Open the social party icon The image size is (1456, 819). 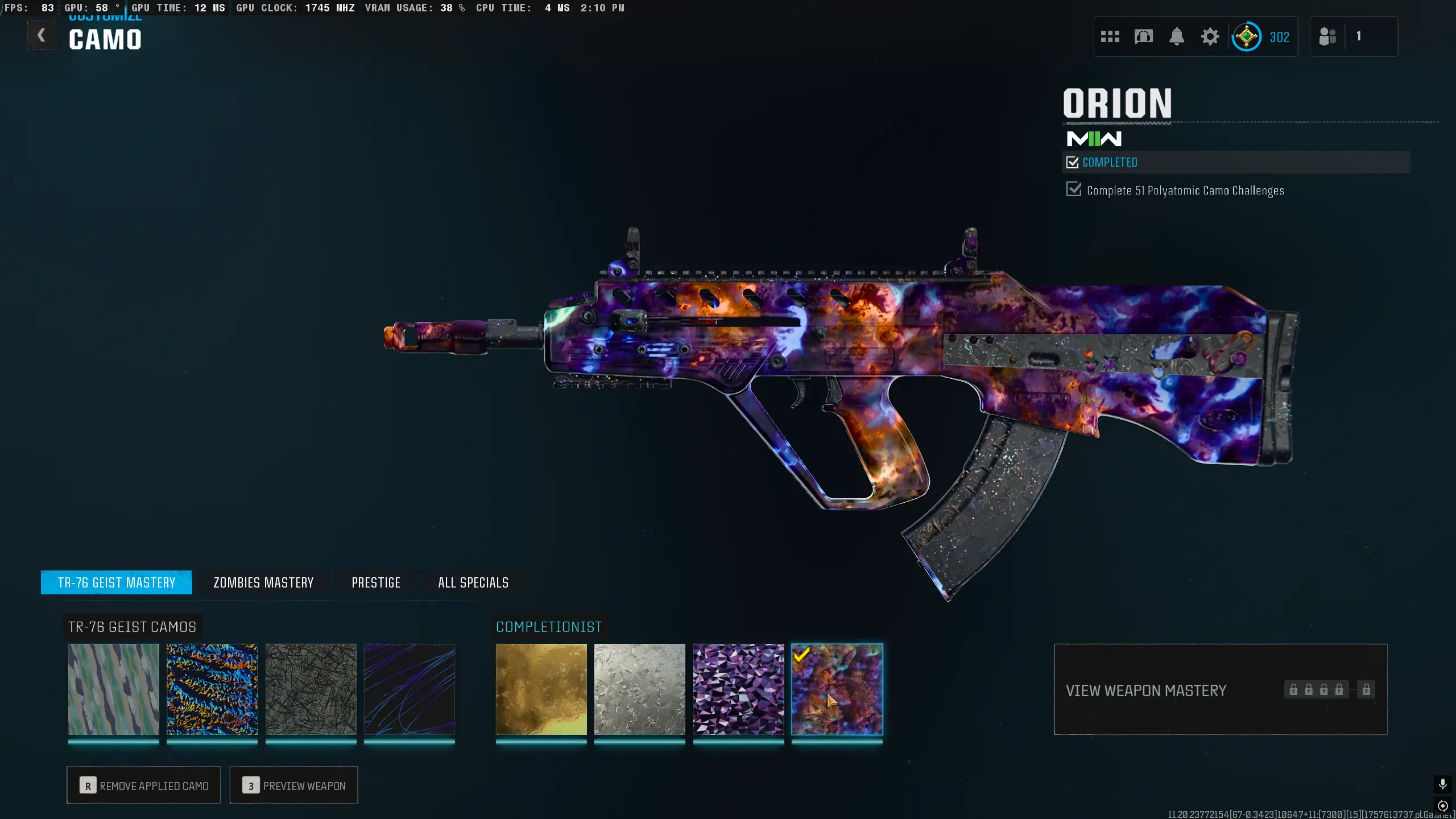coord(1327,37)
